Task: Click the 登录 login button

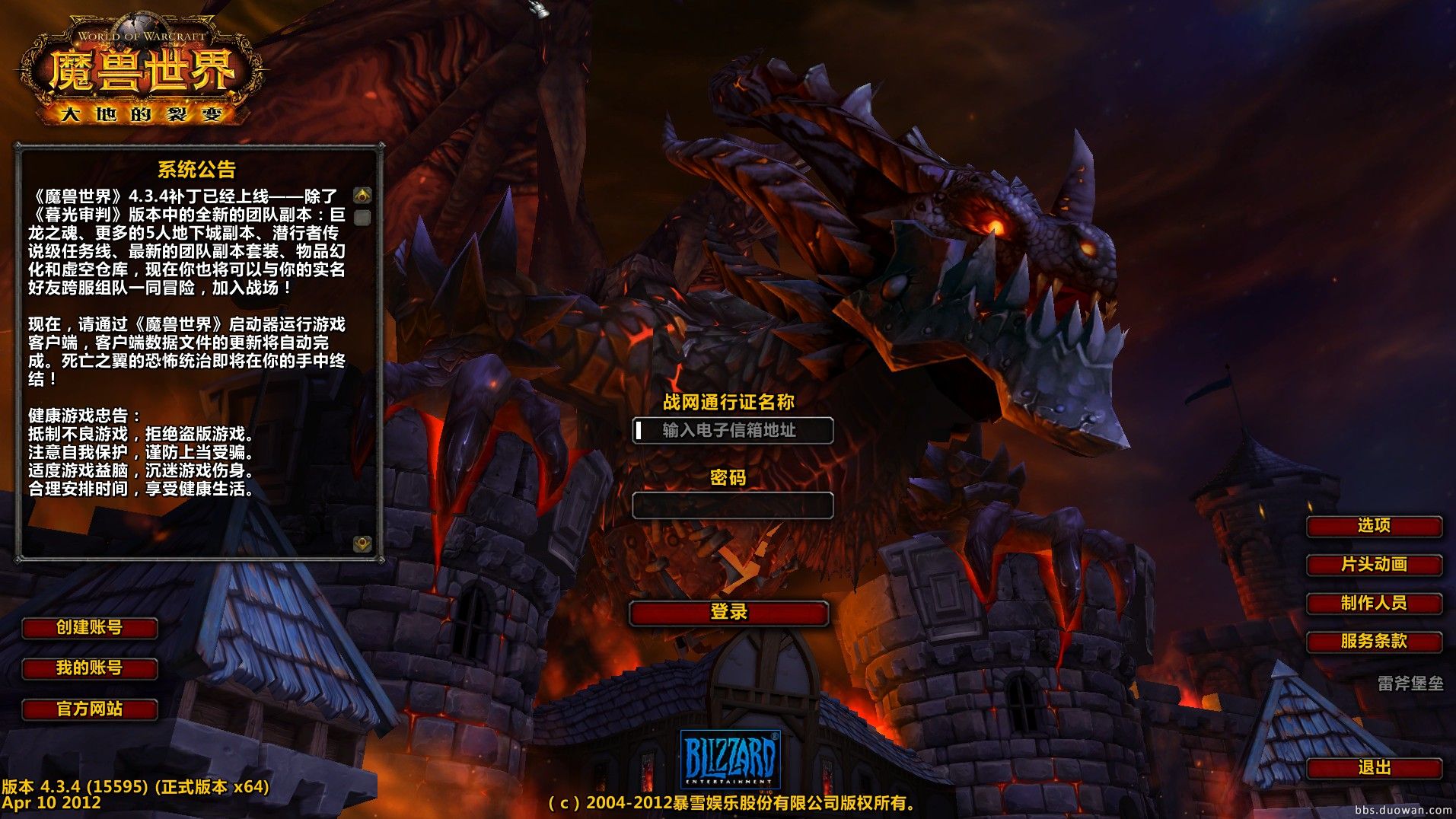Action: coord(728,613)
